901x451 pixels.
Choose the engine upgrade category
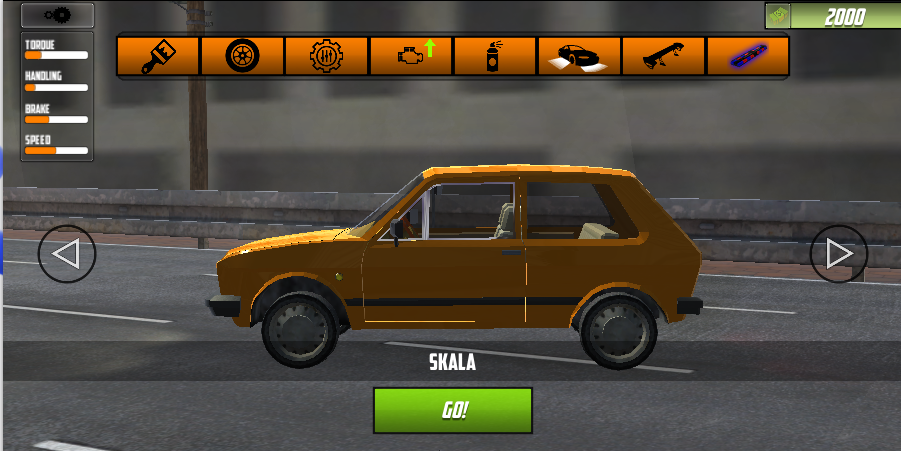(x=410, y=56)
